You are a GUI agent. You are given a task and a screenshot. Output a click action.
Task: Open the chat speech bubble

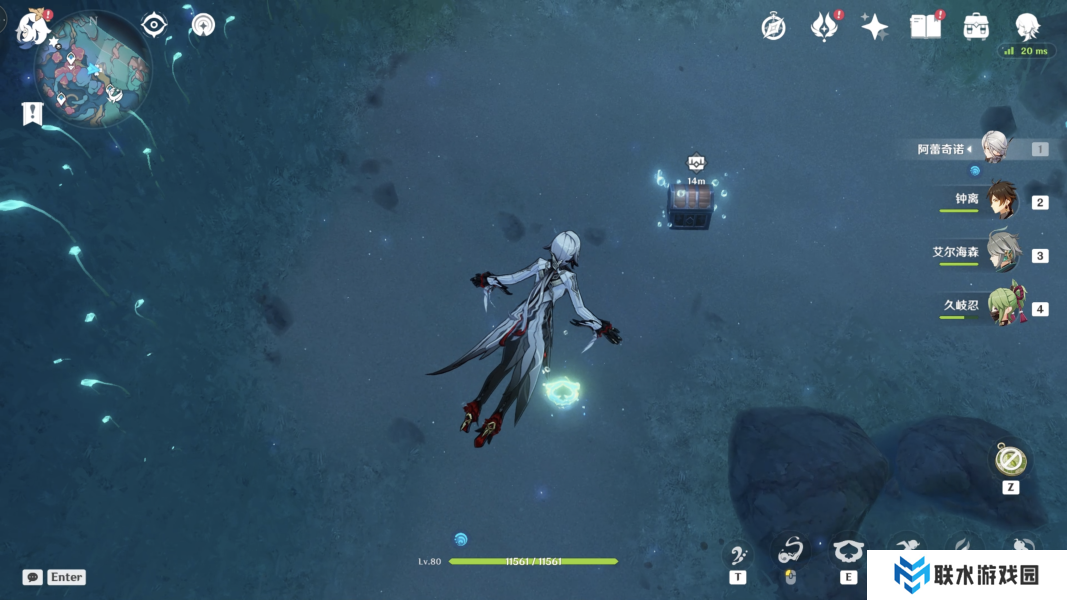(33, 577)
